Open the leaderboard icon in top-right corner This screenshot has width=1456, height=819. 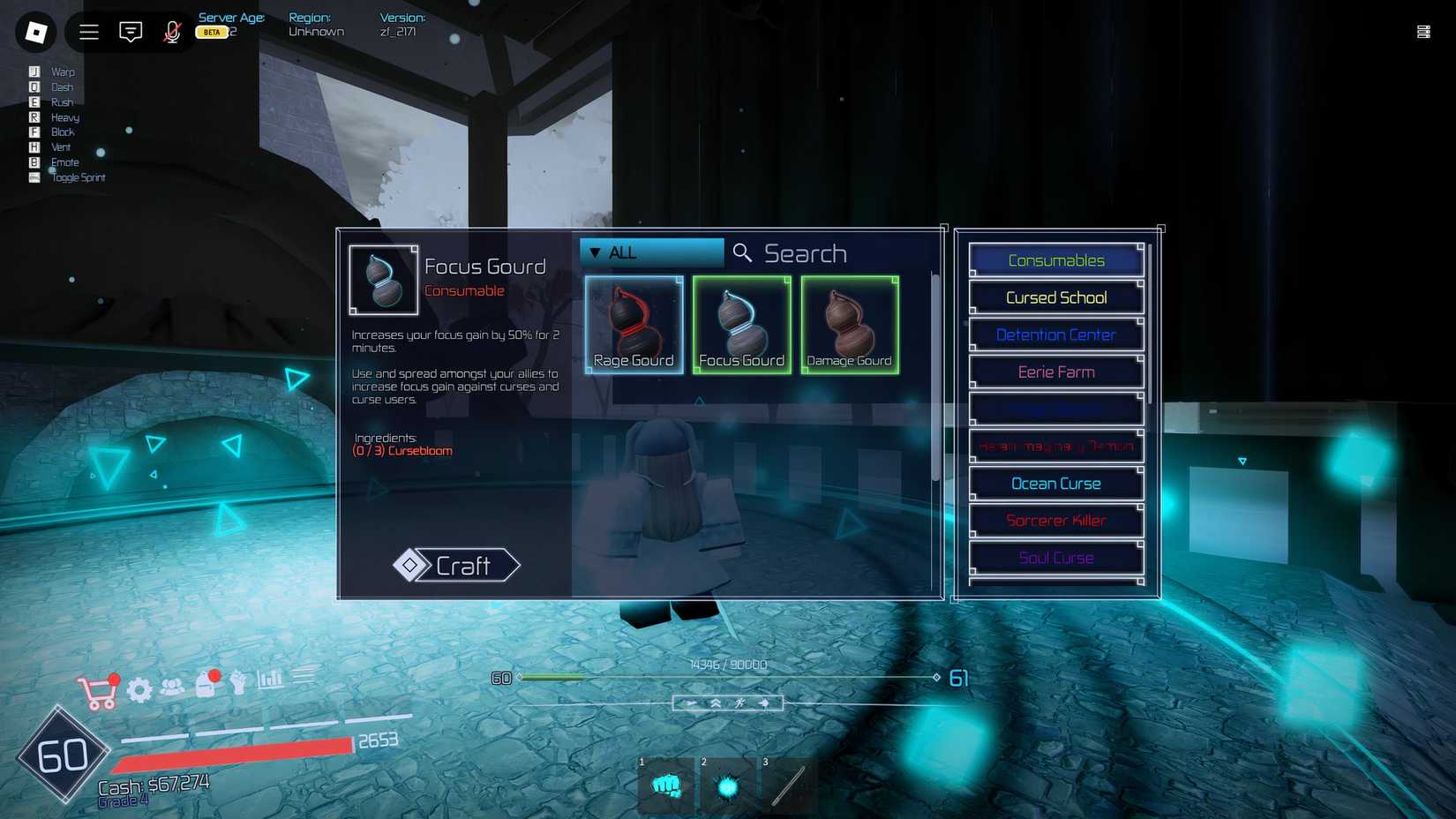pyautogui.click(x=1424, y=32)
